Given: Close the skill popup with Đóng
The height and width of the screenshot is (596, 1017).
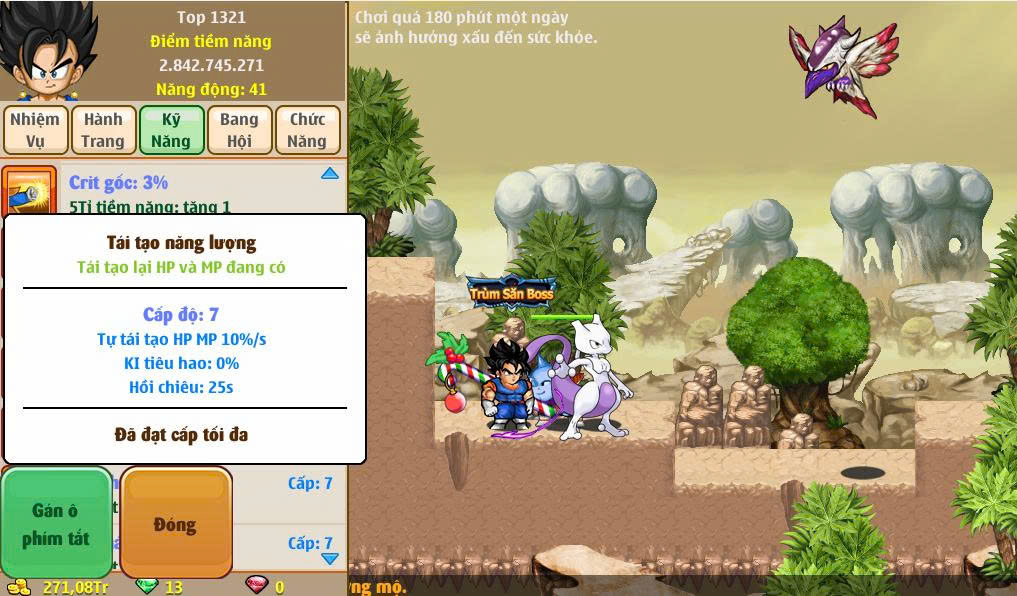Looking at the screenshot, I should pos(175,523).
